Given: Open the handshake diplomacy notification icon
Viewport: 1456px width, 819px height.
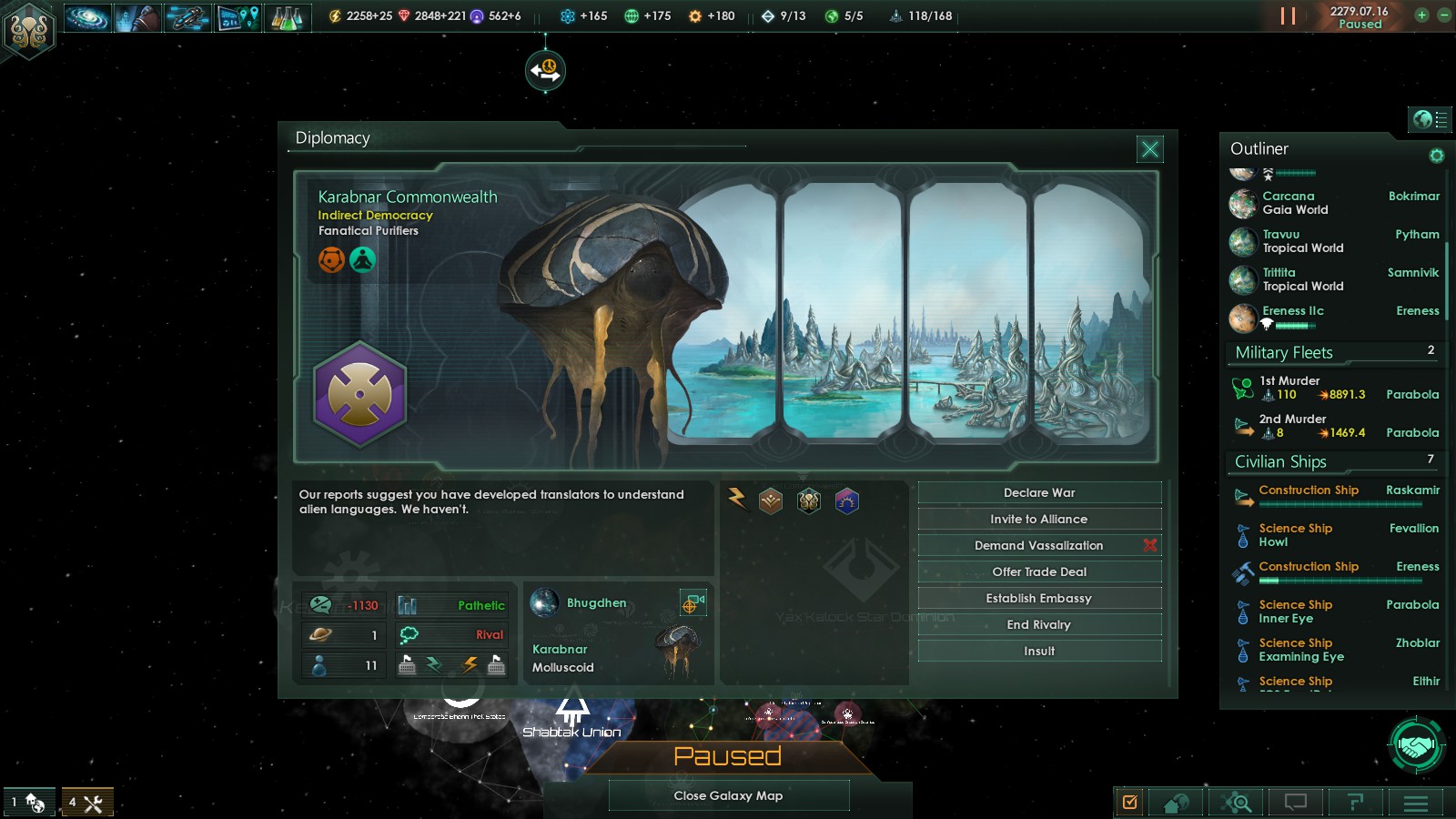Looking at the screenshot, I should pyautogui.click(x=1416, y=746).
